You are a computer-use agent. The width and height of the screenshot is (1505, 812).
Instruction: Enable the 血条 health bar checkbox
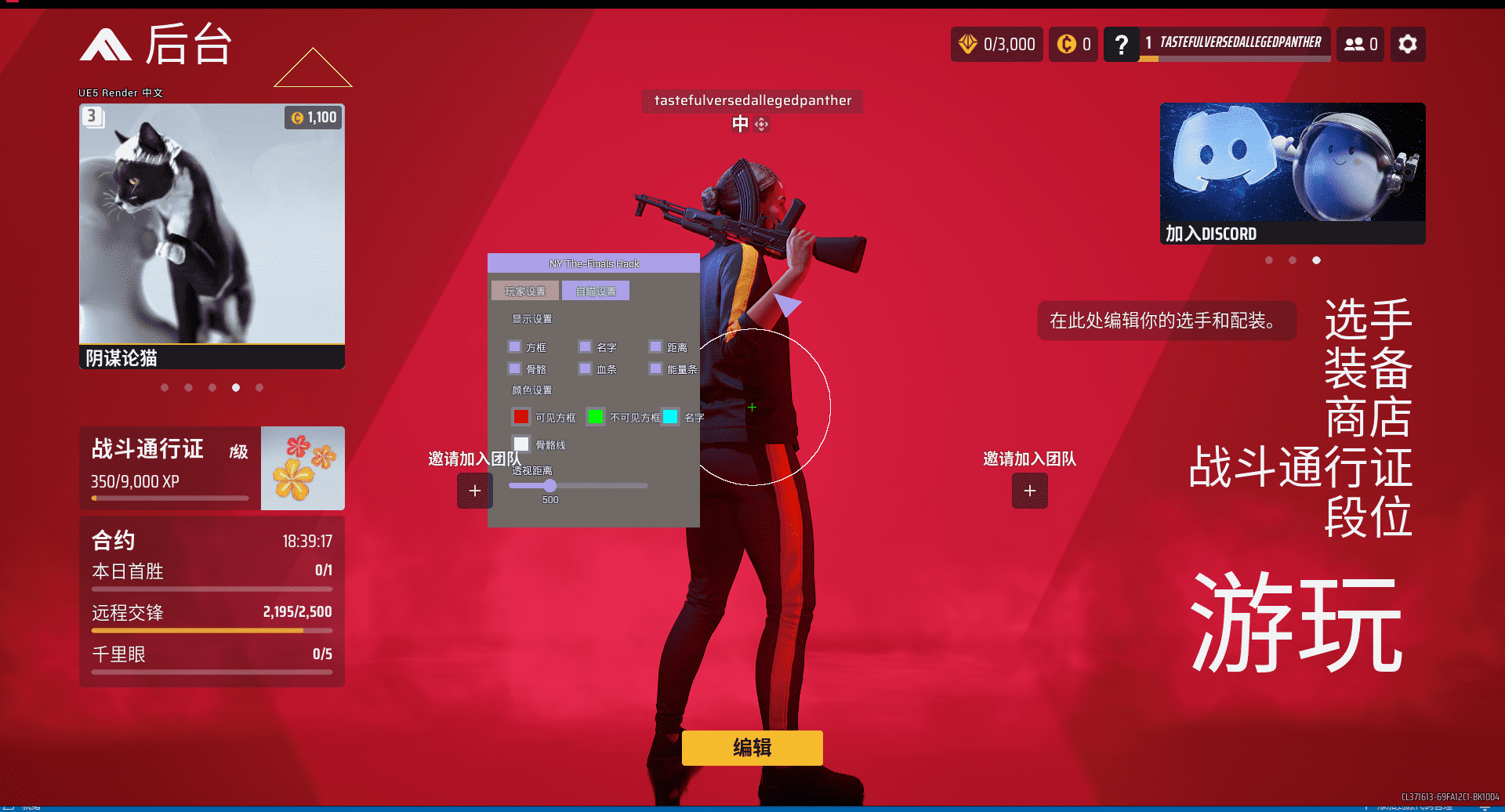[586, 368]
